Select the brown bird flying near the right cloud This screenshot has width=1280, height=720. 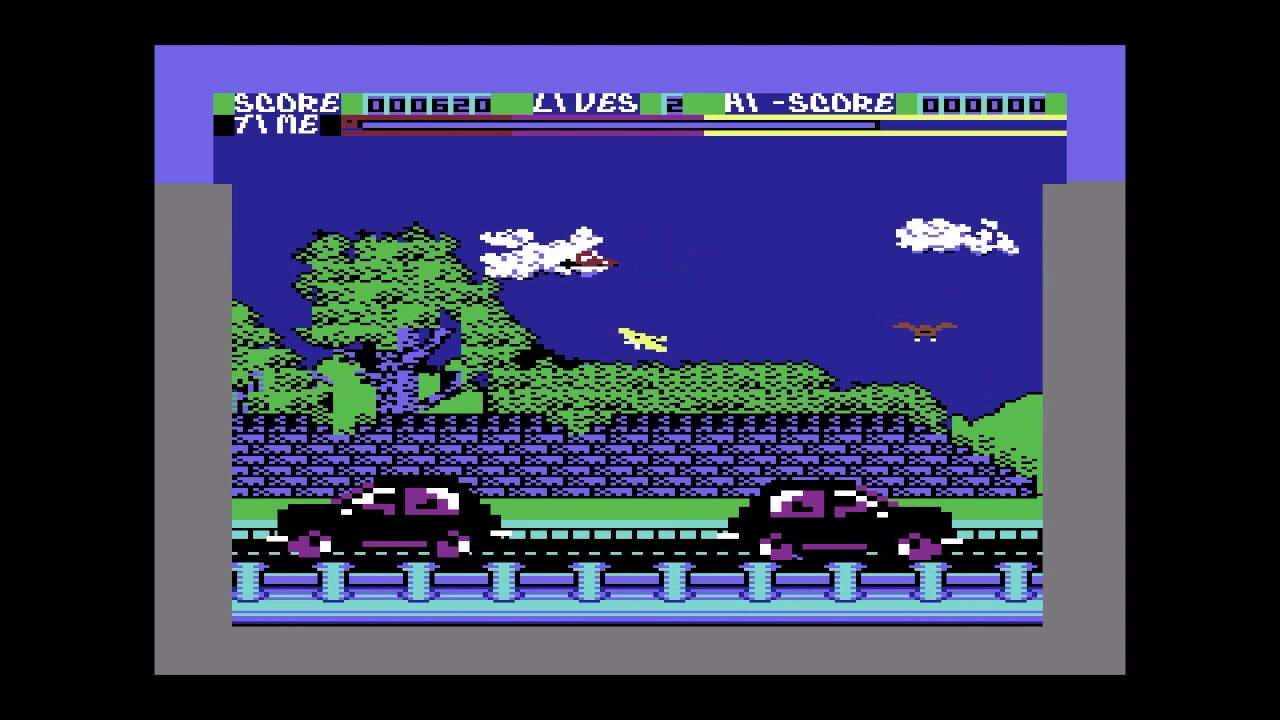pyautogui.click(x=925, y=330)
